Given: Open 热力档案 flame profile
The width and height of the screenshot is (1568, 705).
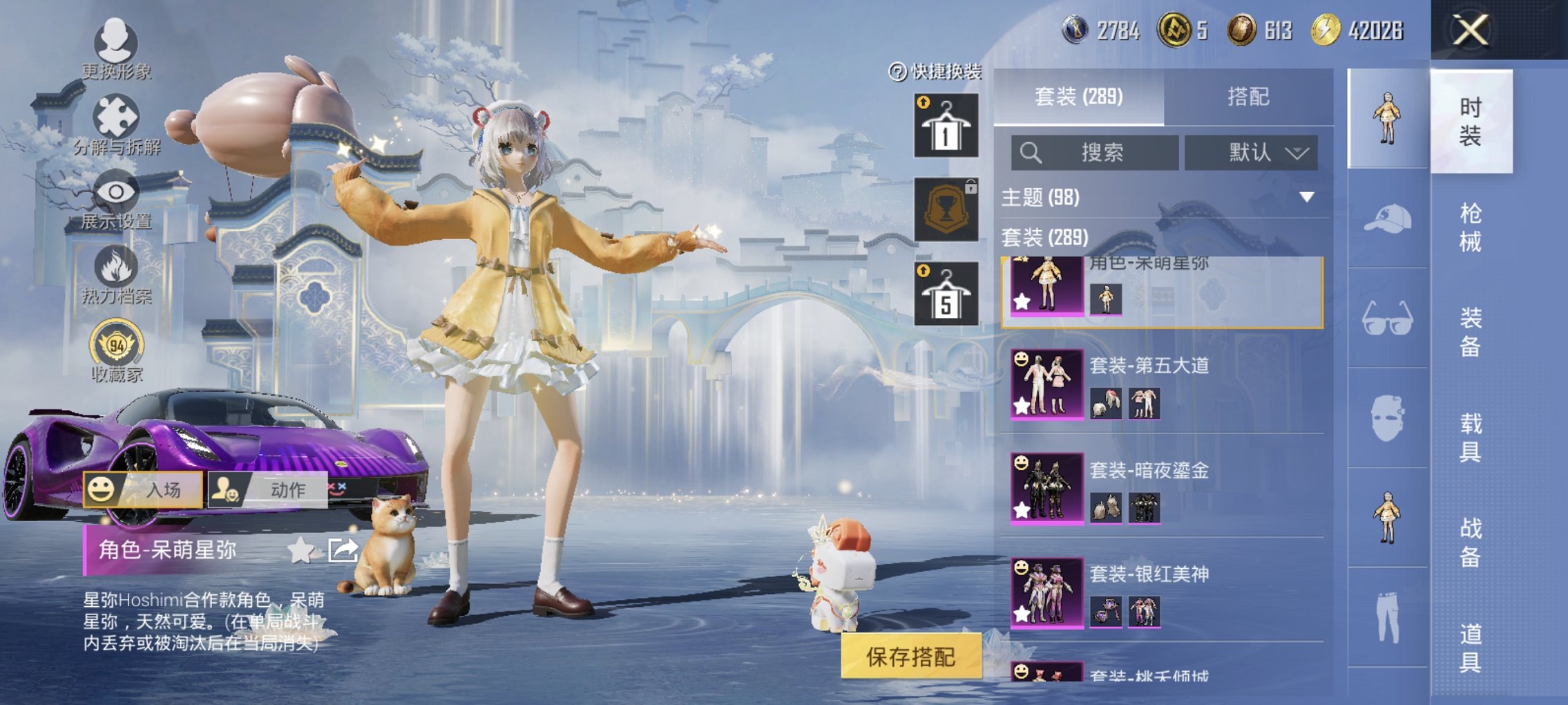Looking at the screenshot, I should (x=116, y=275).
